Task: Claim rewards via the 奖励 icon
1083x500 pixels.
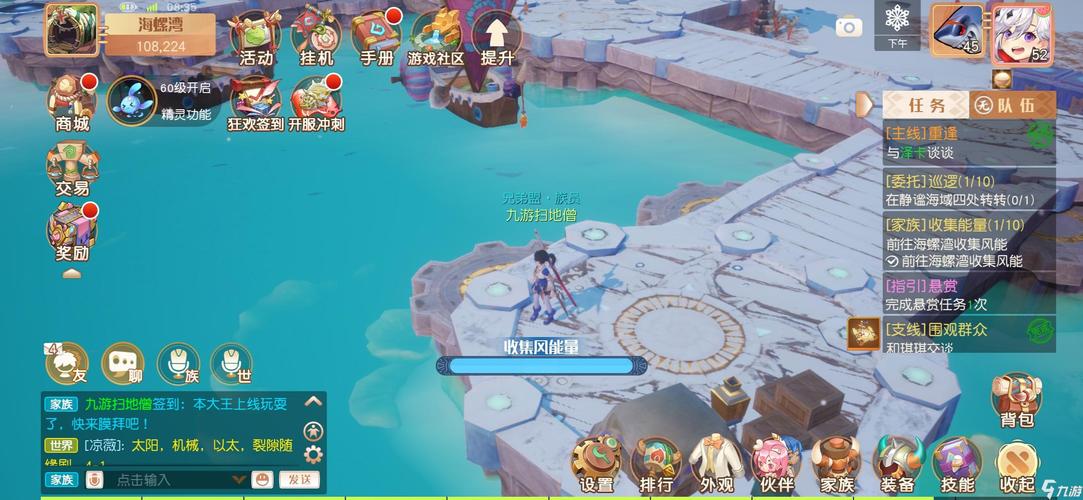Action: pyautogui.click(x=72, y=231)
